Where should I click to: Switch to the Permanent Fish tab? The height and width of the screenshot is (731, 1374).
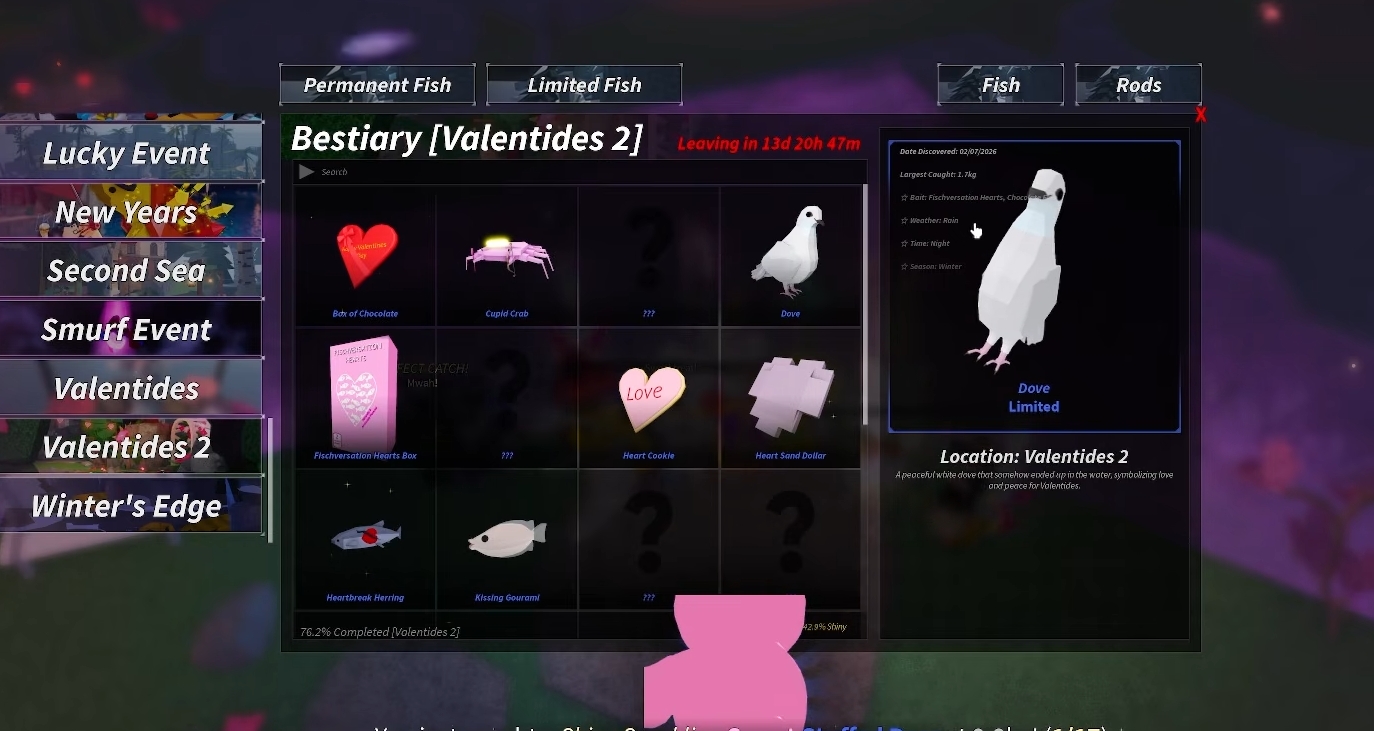(x=377, y=84)
